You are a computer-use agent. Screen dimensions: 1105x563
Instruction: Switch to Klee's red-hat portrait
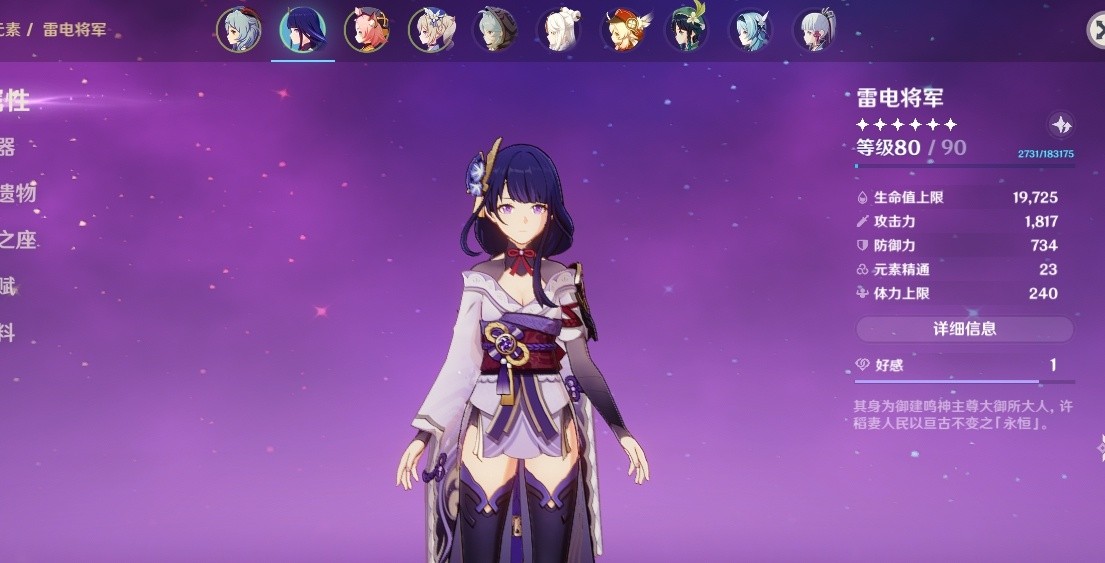623,30
